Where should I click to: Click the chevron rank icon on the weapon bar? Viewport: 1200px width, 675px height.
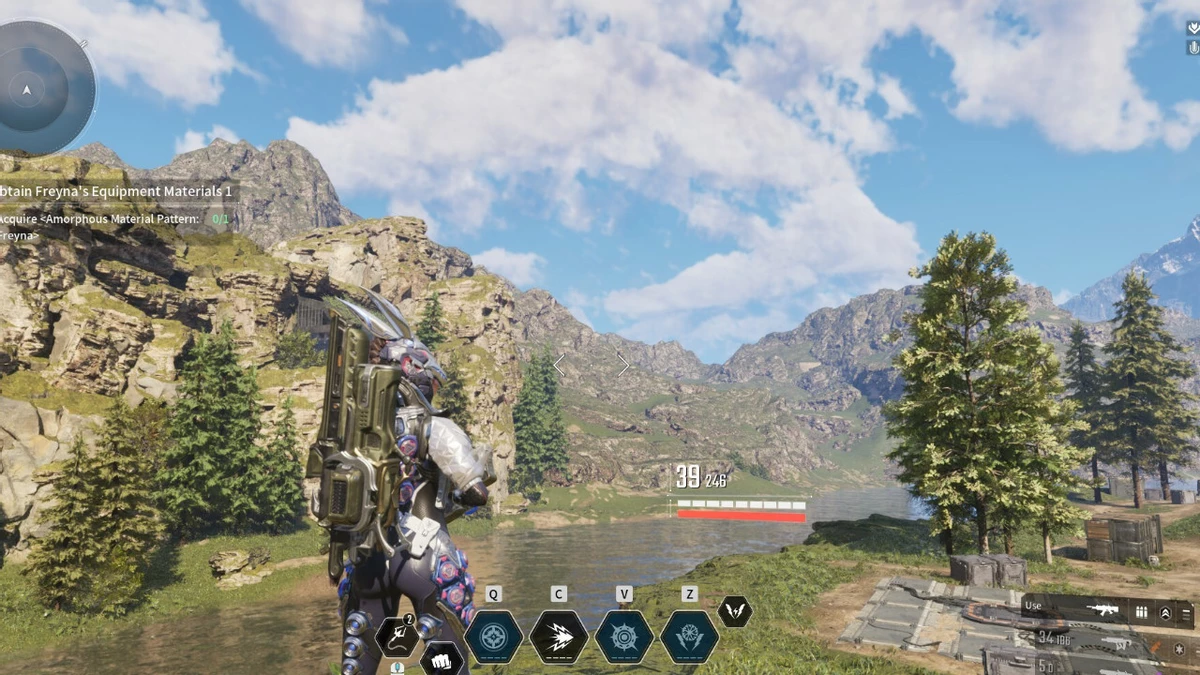[x=1165, y=612]
